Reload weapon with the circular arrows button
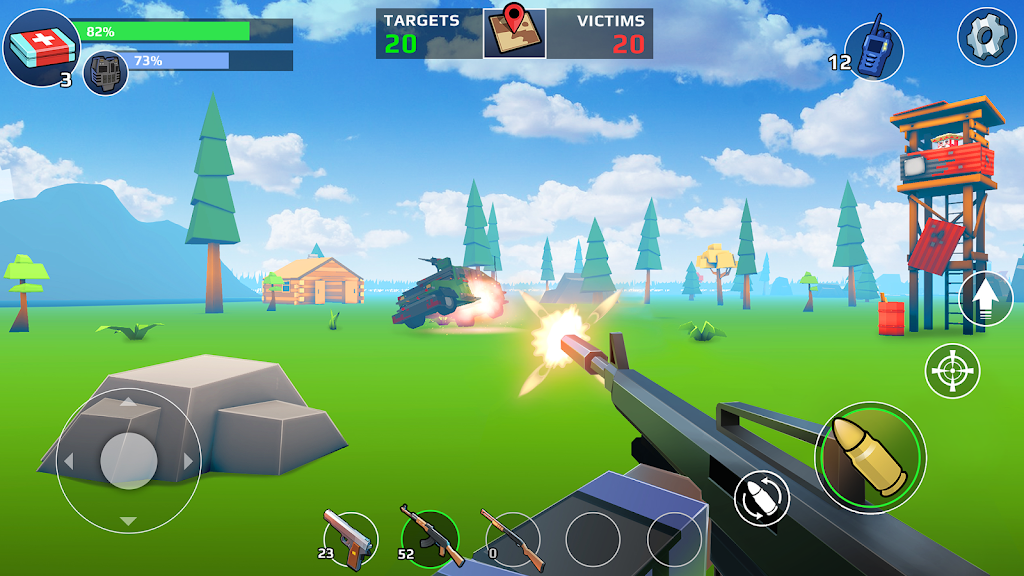Image resolution: width=1024 pixels, height=576 pixels. coord(762,497)
